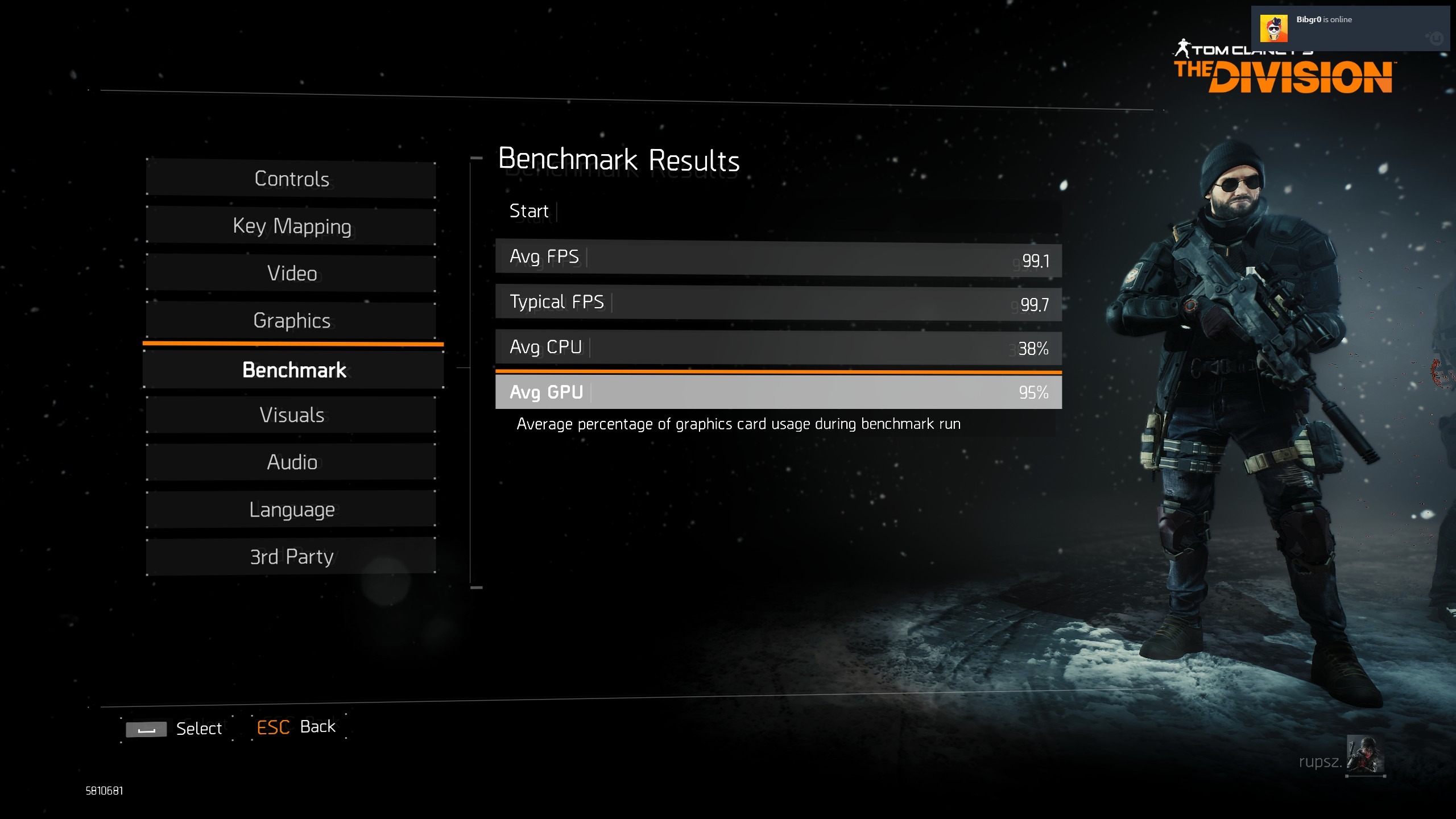Switch to Language settings
This screenshot has height=819, width=1456.
291,510
